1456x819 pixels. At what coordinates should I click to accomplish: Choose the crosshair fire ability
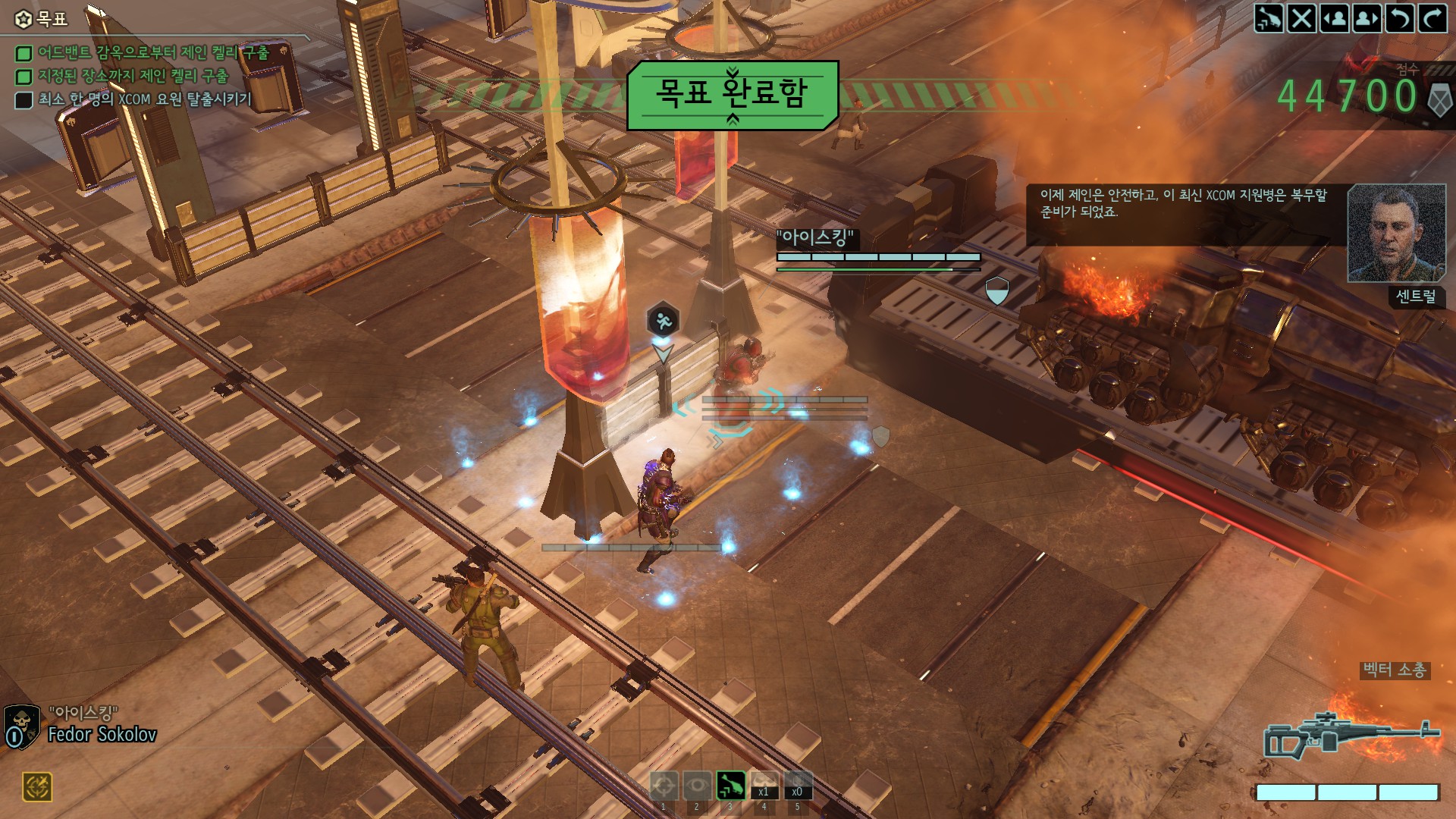point(664,786)
